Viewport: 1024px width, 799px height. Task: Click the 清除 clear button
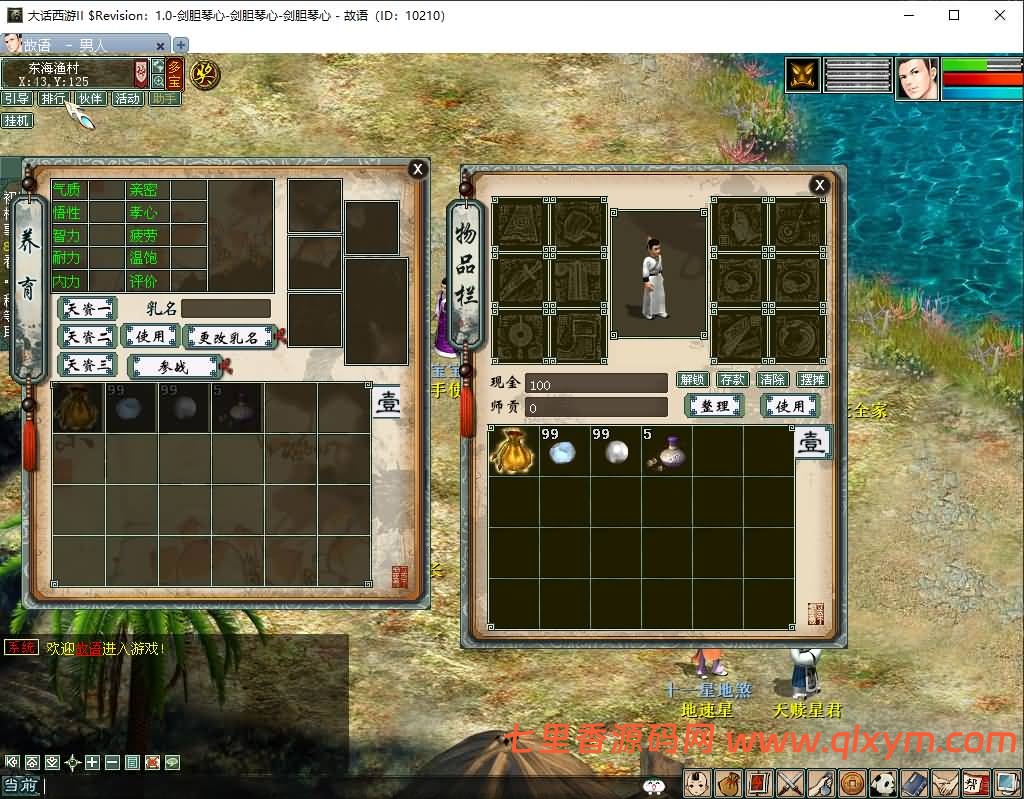(772, 380)
